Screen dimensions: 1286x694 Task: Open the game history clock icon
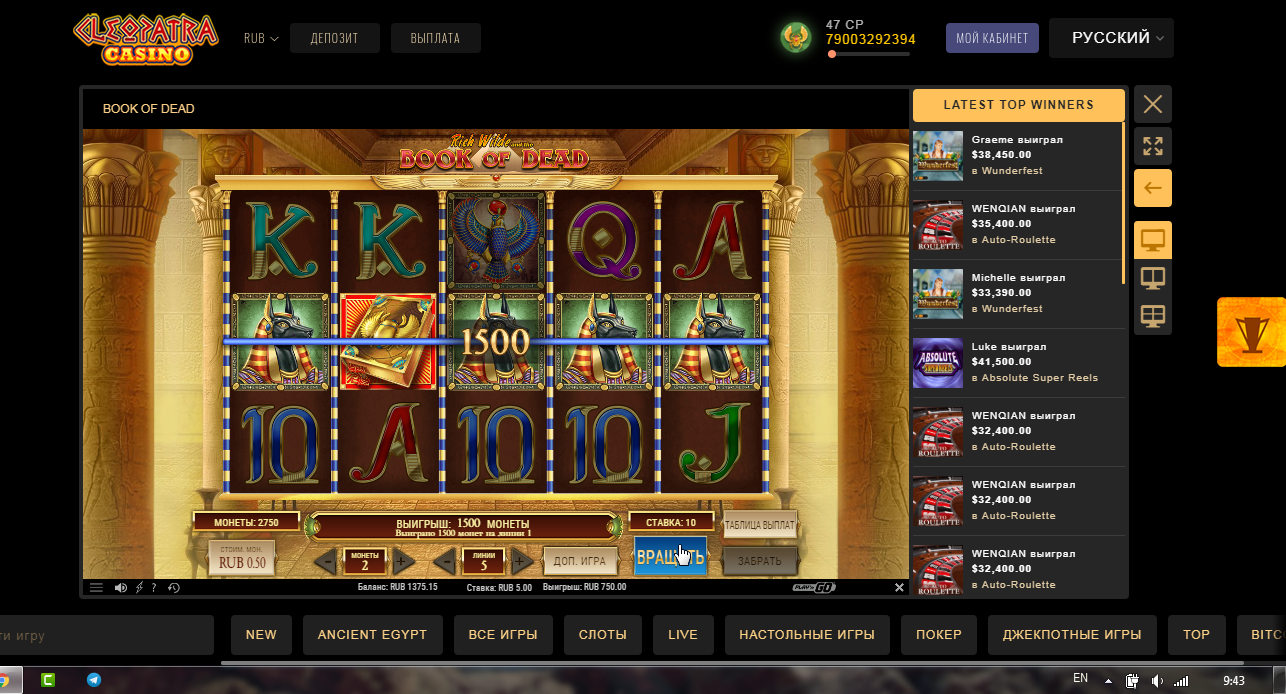coord(174,588)
